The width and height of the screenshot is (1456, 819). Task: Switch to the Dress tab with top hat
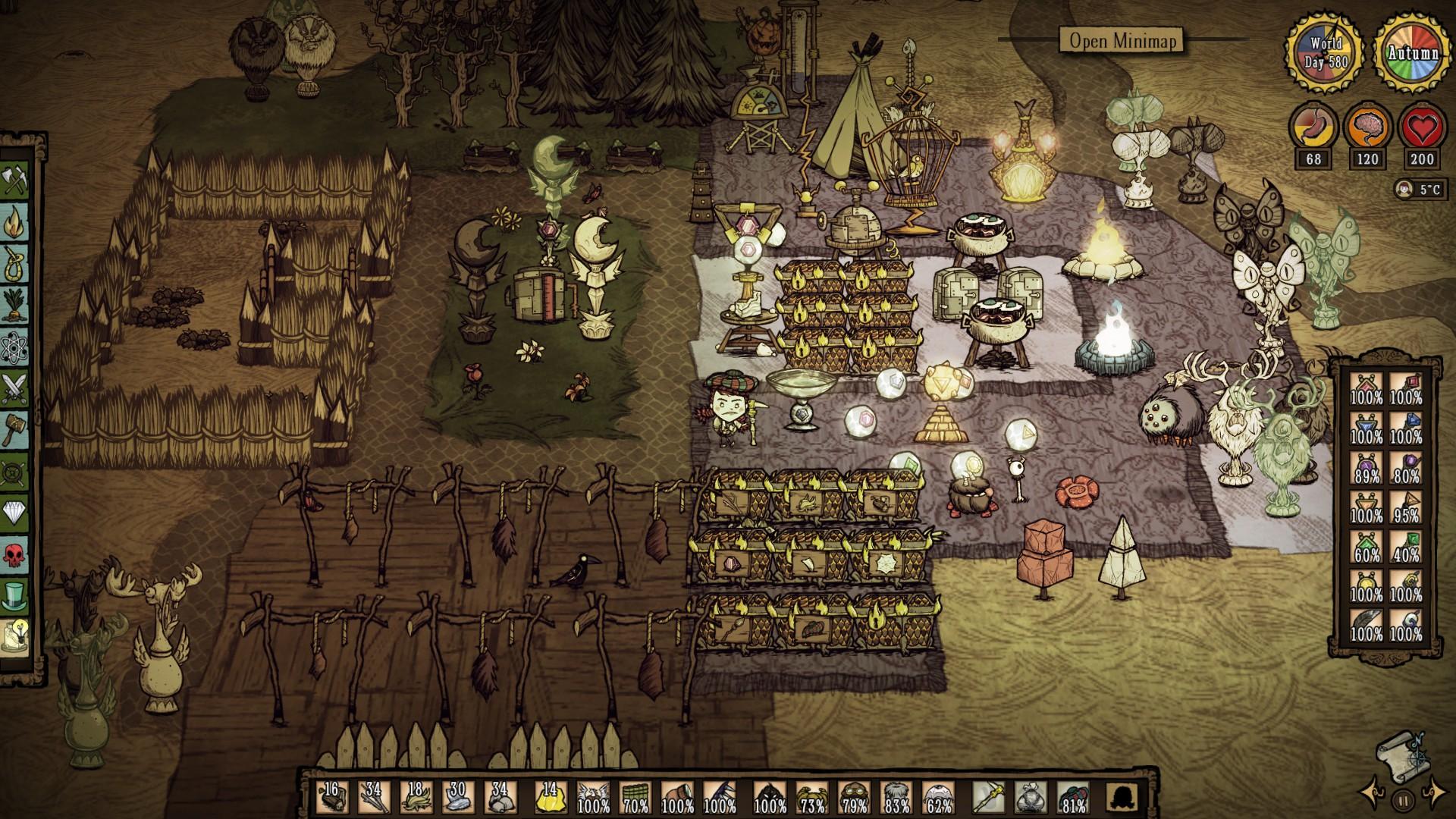point(17,595)
